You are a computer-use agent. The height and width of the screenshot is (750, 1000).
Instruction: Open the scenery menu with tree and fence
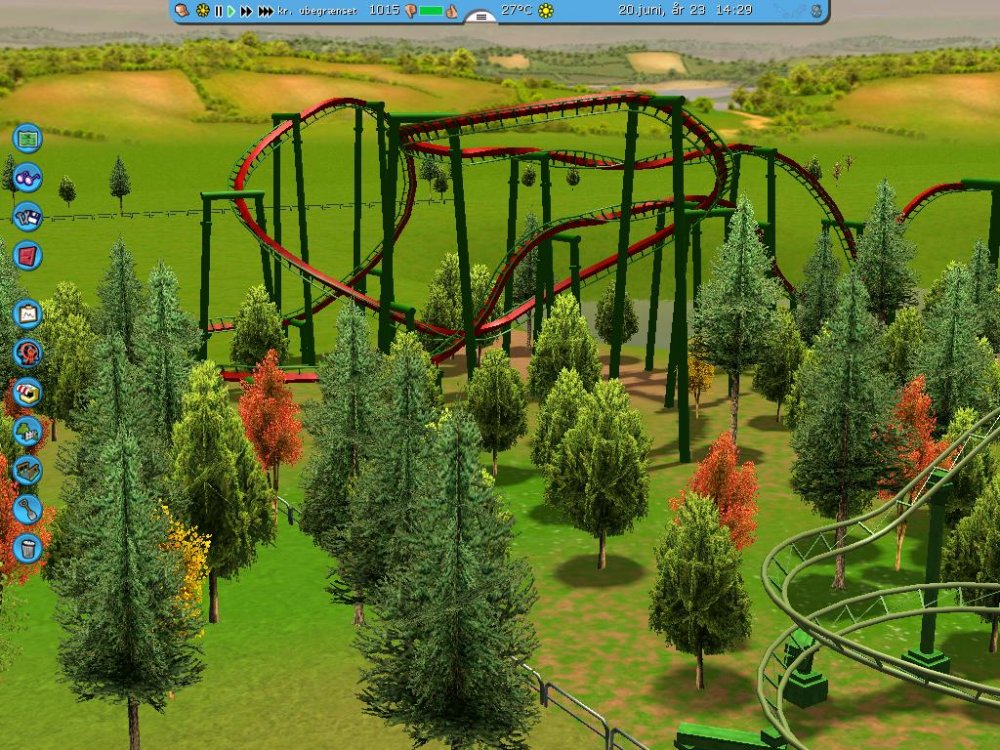tap(27, 431)
